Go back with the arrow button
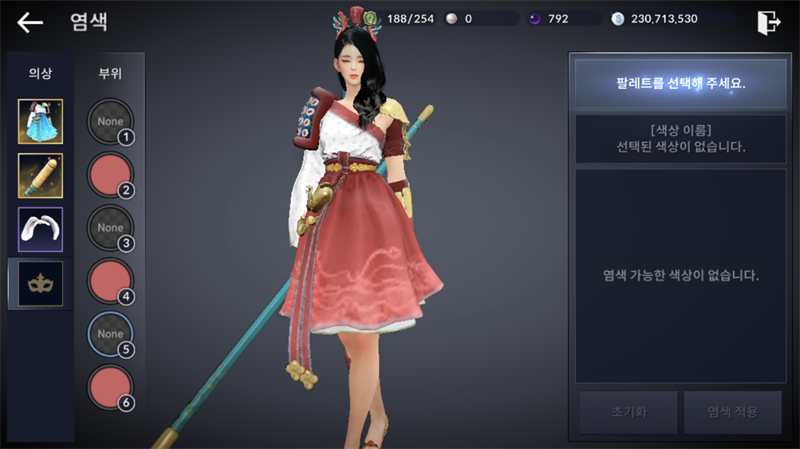The width and height of the screenshot is (800, 449). (31, 22)
